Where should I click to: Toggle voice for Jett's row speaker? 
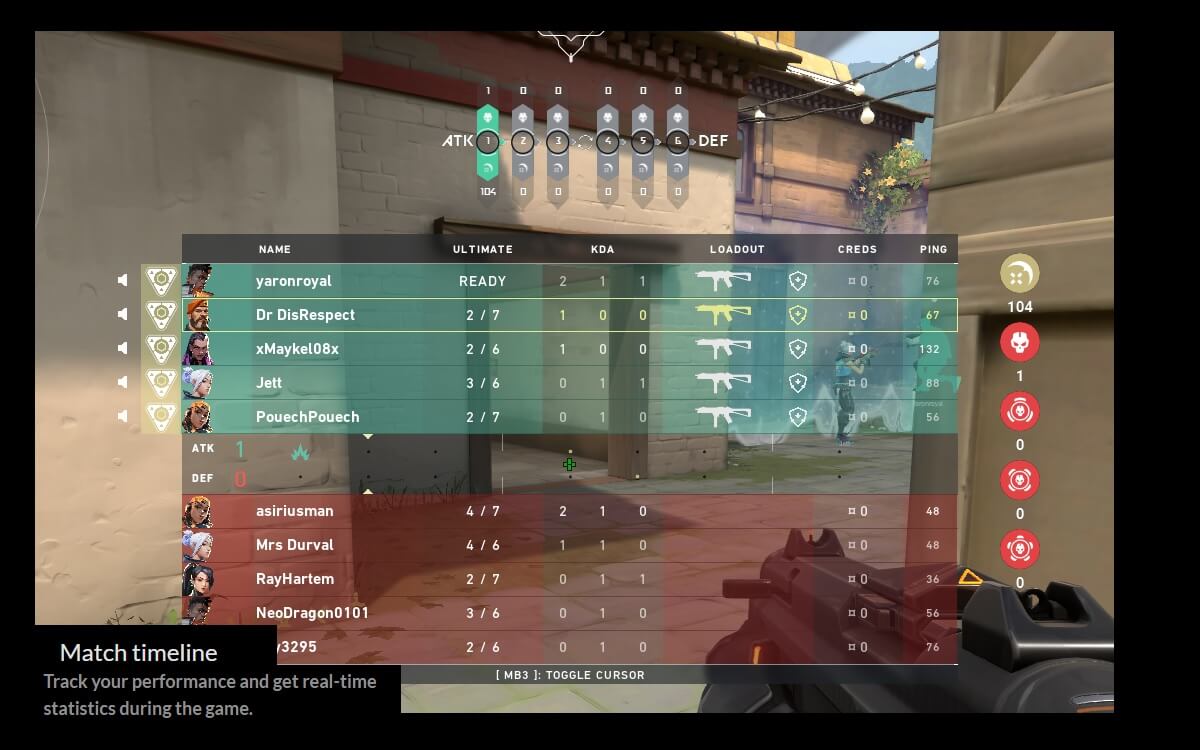[x=123, y=382]
